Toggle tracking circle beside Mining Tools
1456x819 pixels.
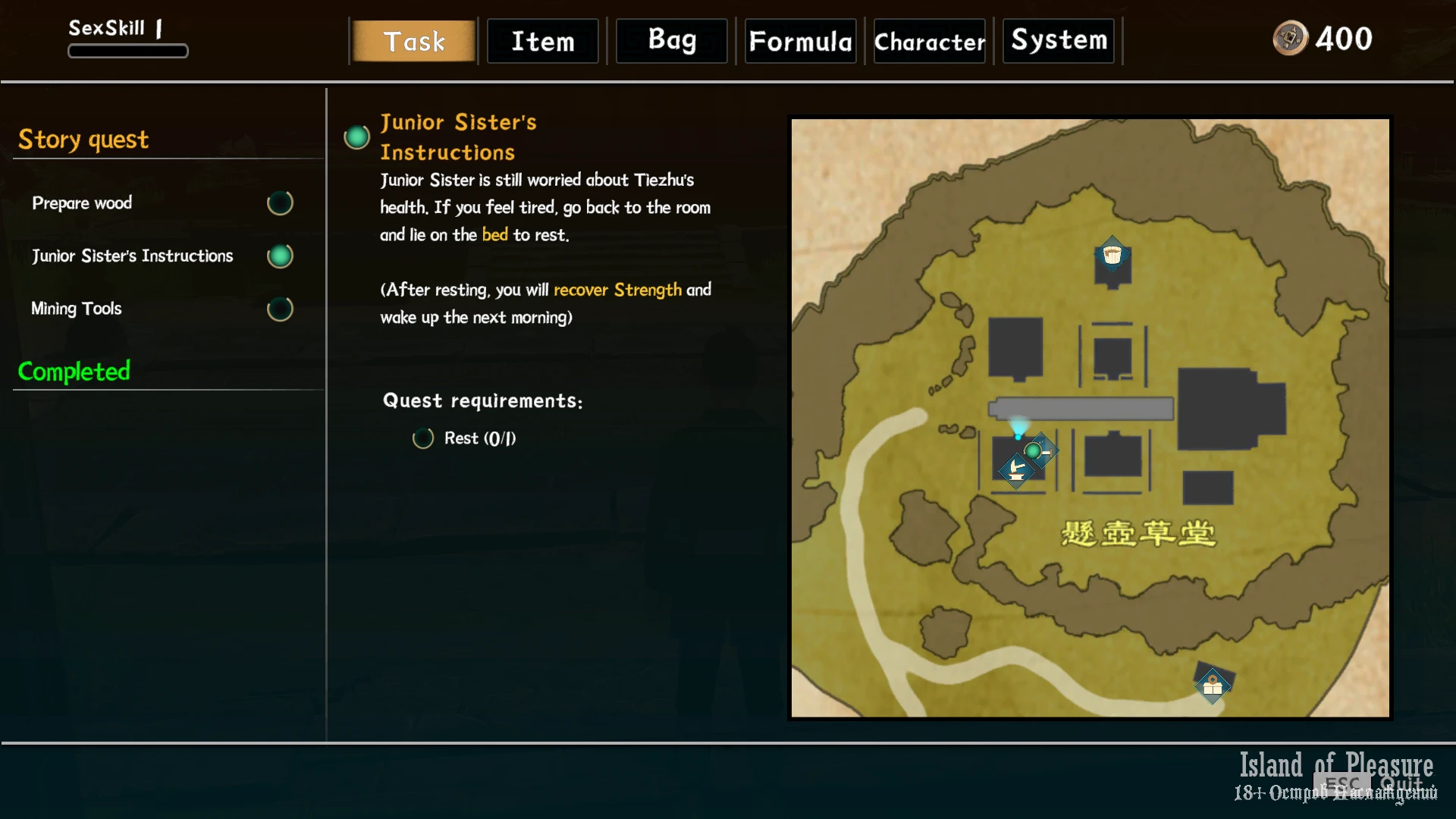click(x=280, y=309)
